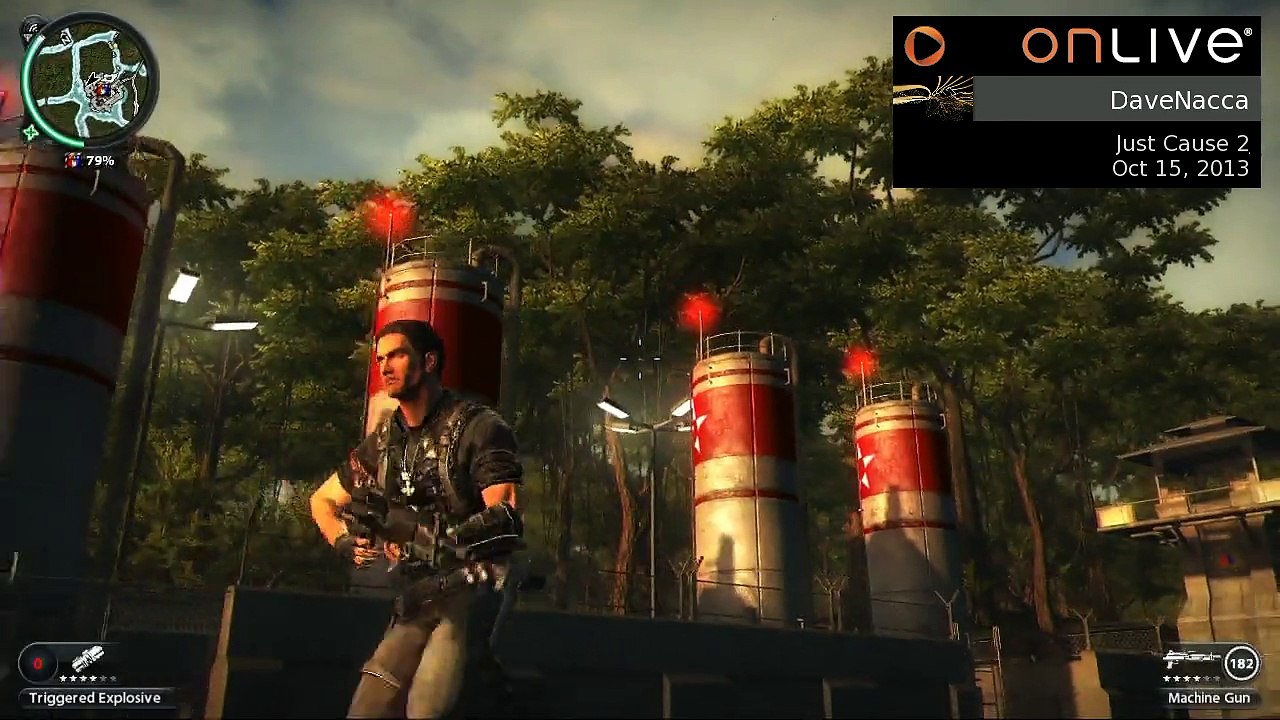Click the circular minimap
The height and width of the screenshot is (720, 1280).
(88, 79)
